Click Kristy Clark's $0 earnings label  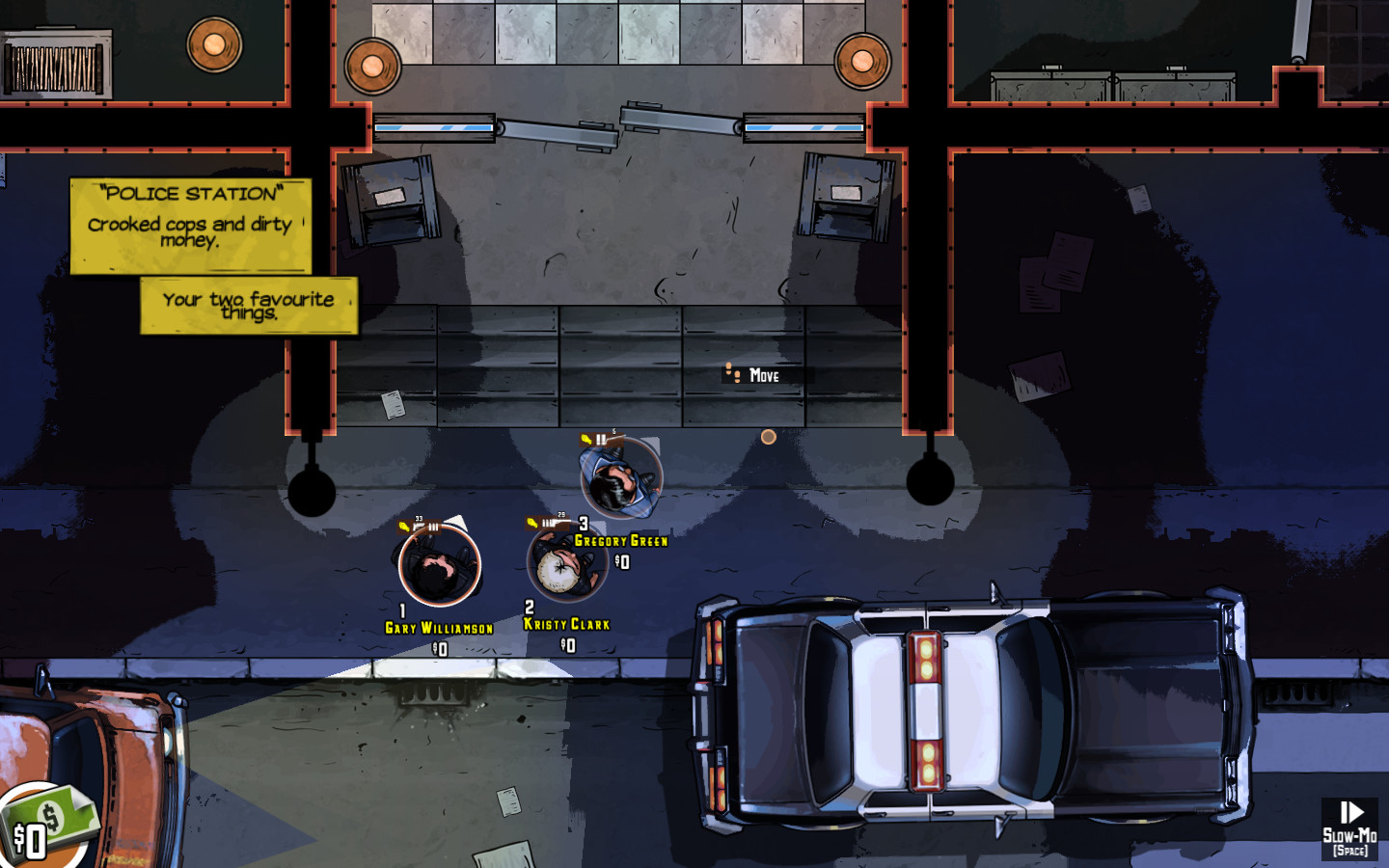(x=567, y=647)
